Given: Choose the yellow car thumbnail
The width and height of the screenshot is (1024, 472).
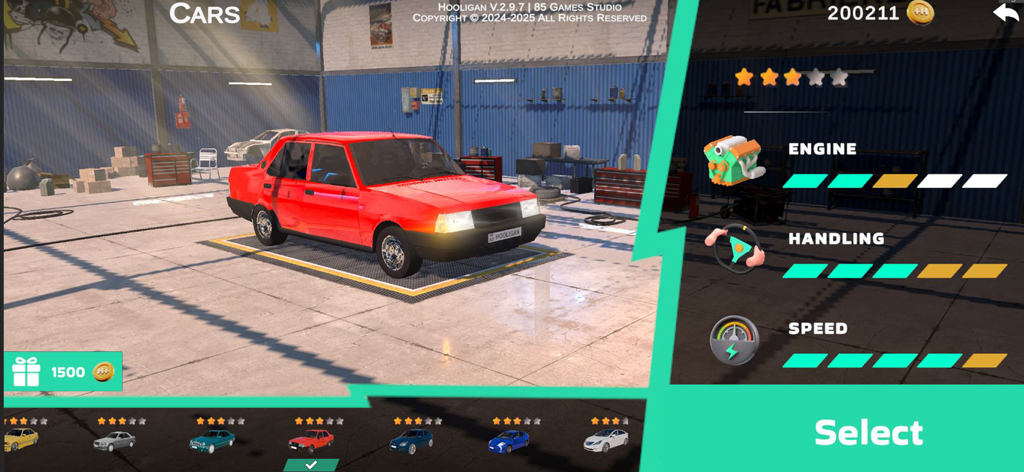Looking at the screenshot, I should pos(21,438).
